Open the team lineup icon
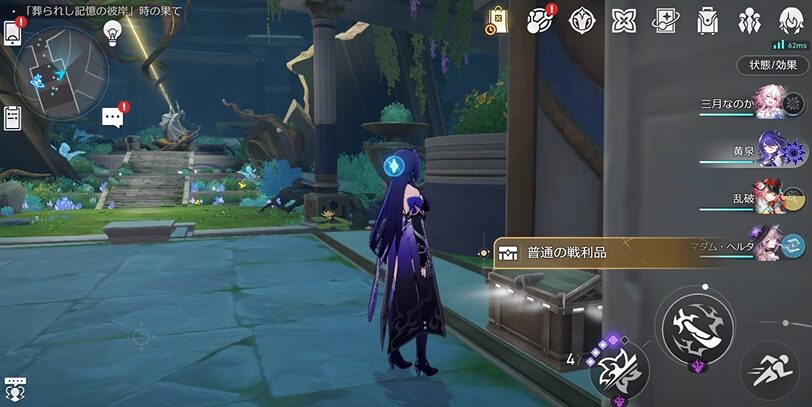 [x=749, y=20]
